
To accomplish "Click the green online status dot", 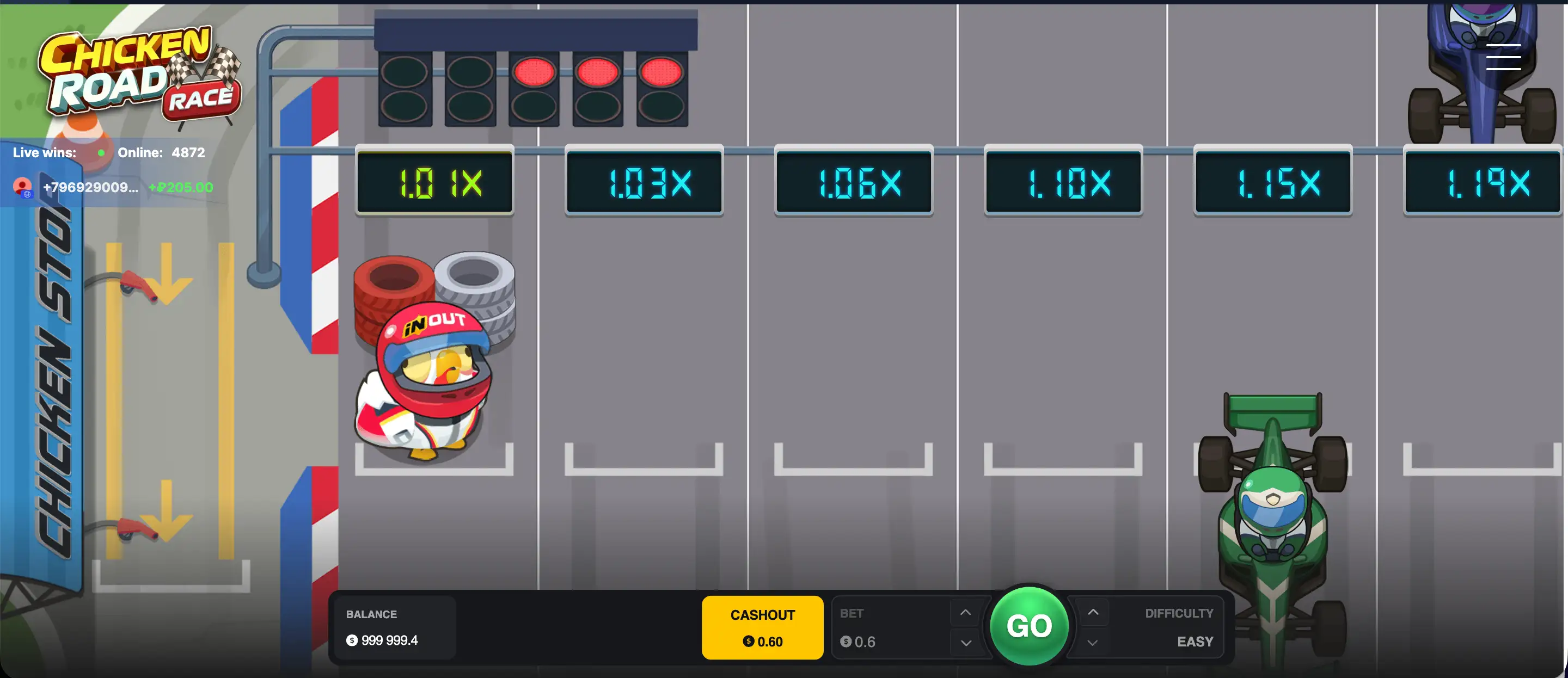I will pyautogui.click(x=101, y=153).
